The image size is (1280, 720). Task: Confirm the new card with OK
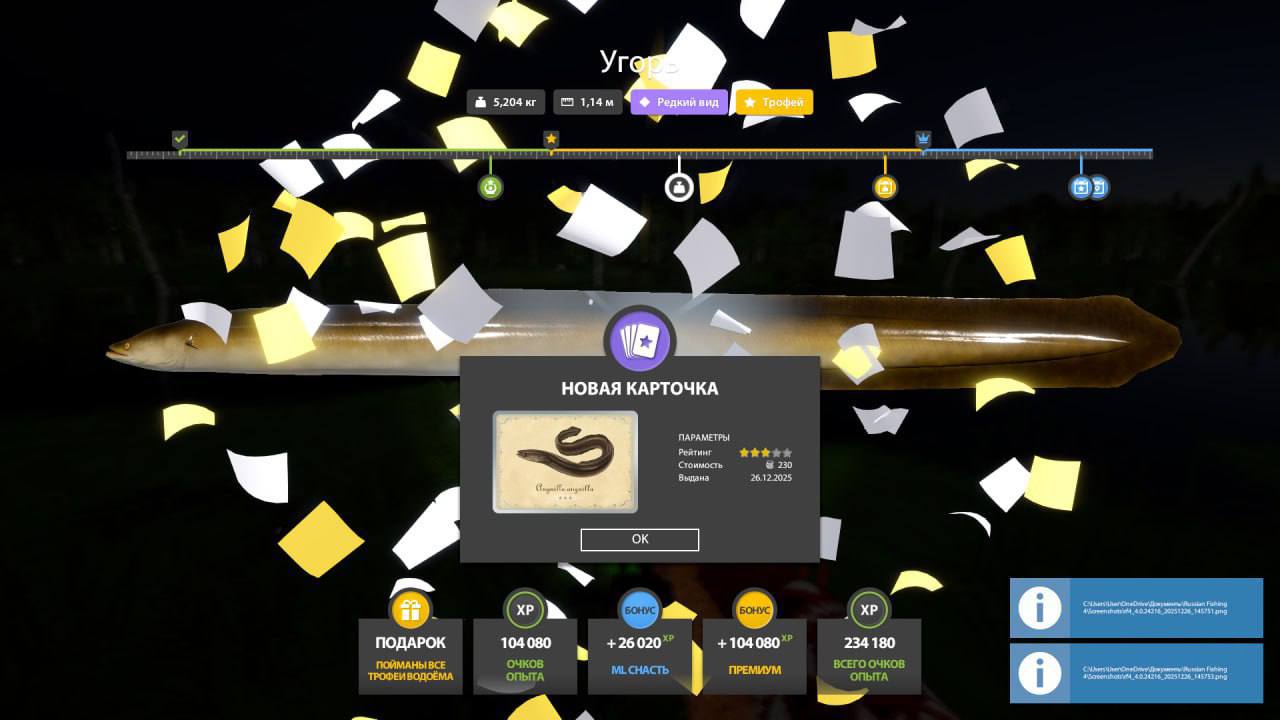tap(640, 539)
